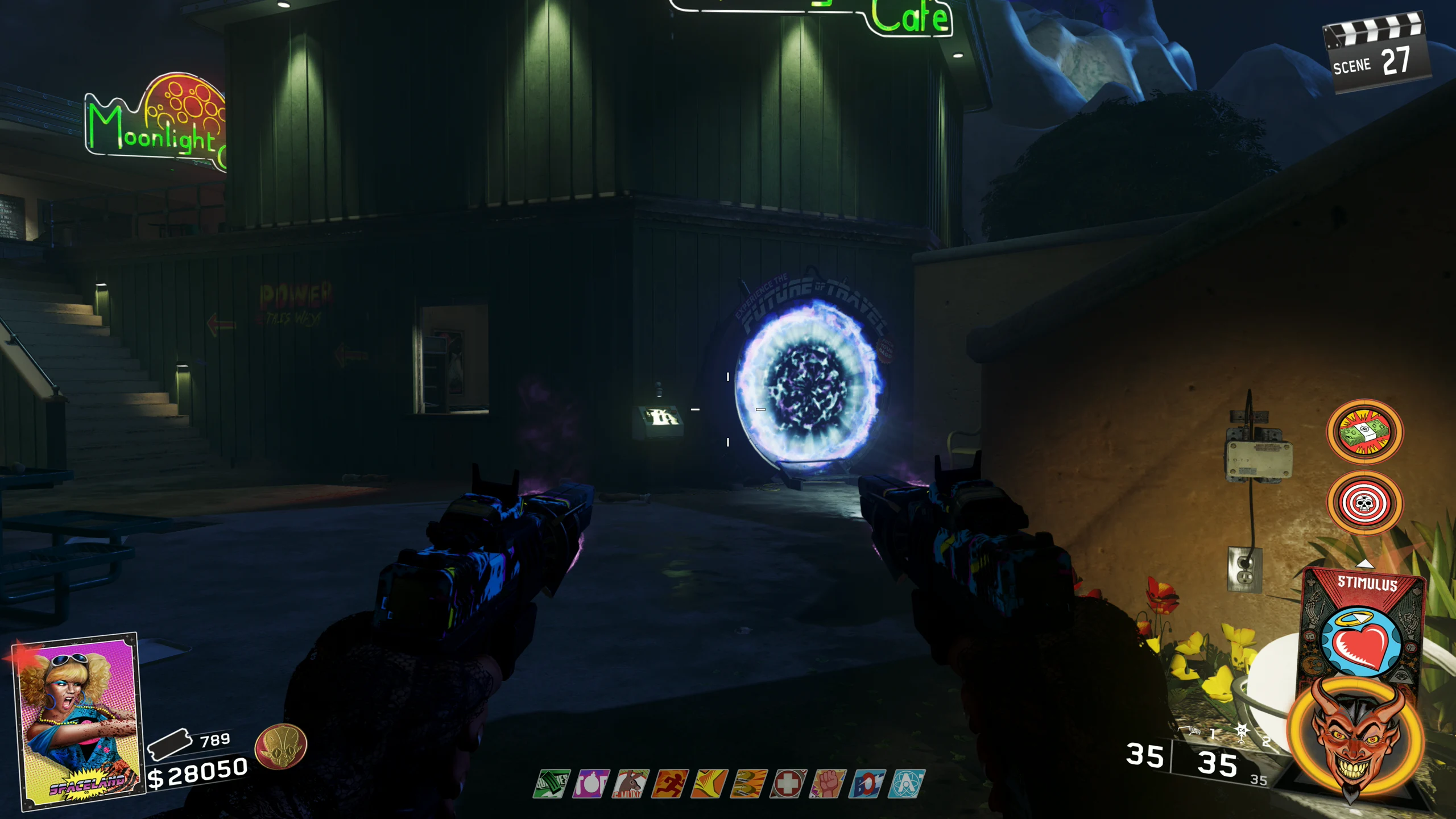Viewport: 1456px width, 819px height.
Task: Choose the raised fist Slappy Taffy perk
Action: click(828, 784)
